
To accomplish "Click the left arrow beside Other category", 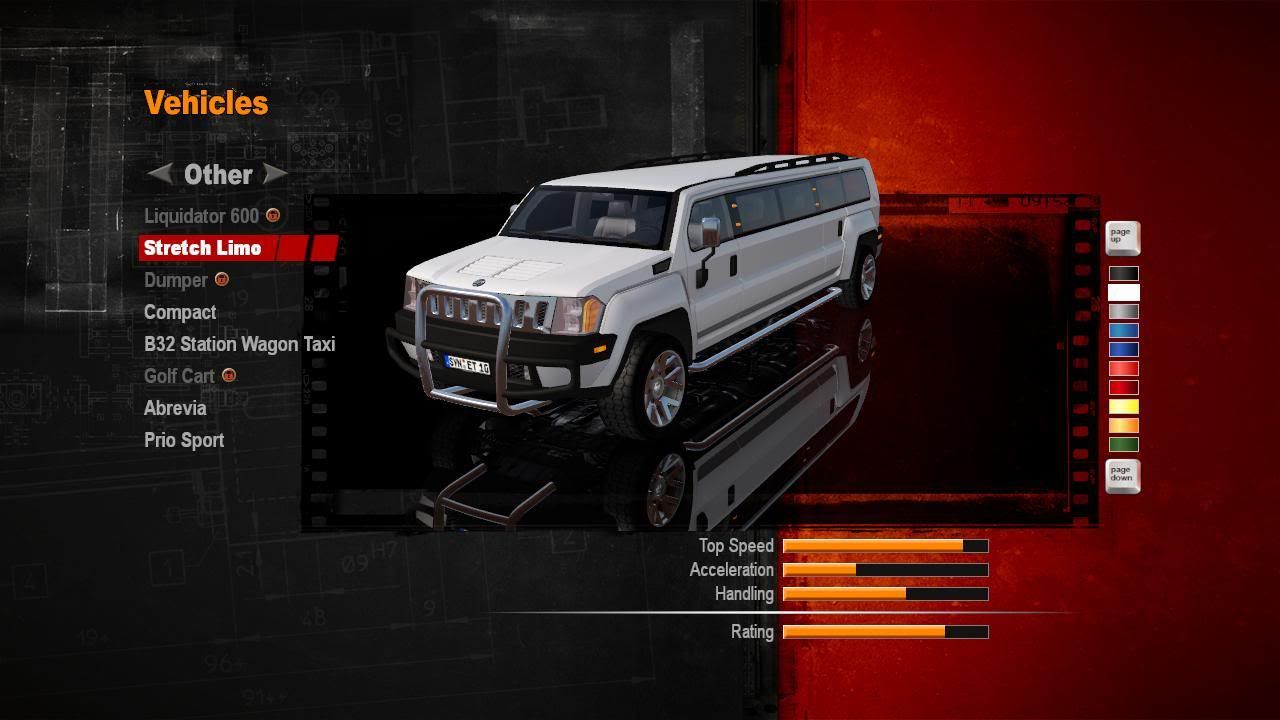I will pos(160,174).
